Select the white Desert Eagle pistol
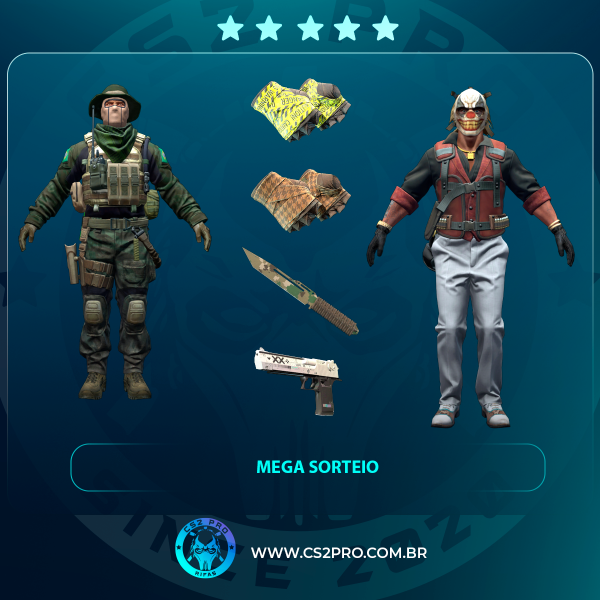Image resolution: width=600 pixels, height=600 pixels. (299, 376)
